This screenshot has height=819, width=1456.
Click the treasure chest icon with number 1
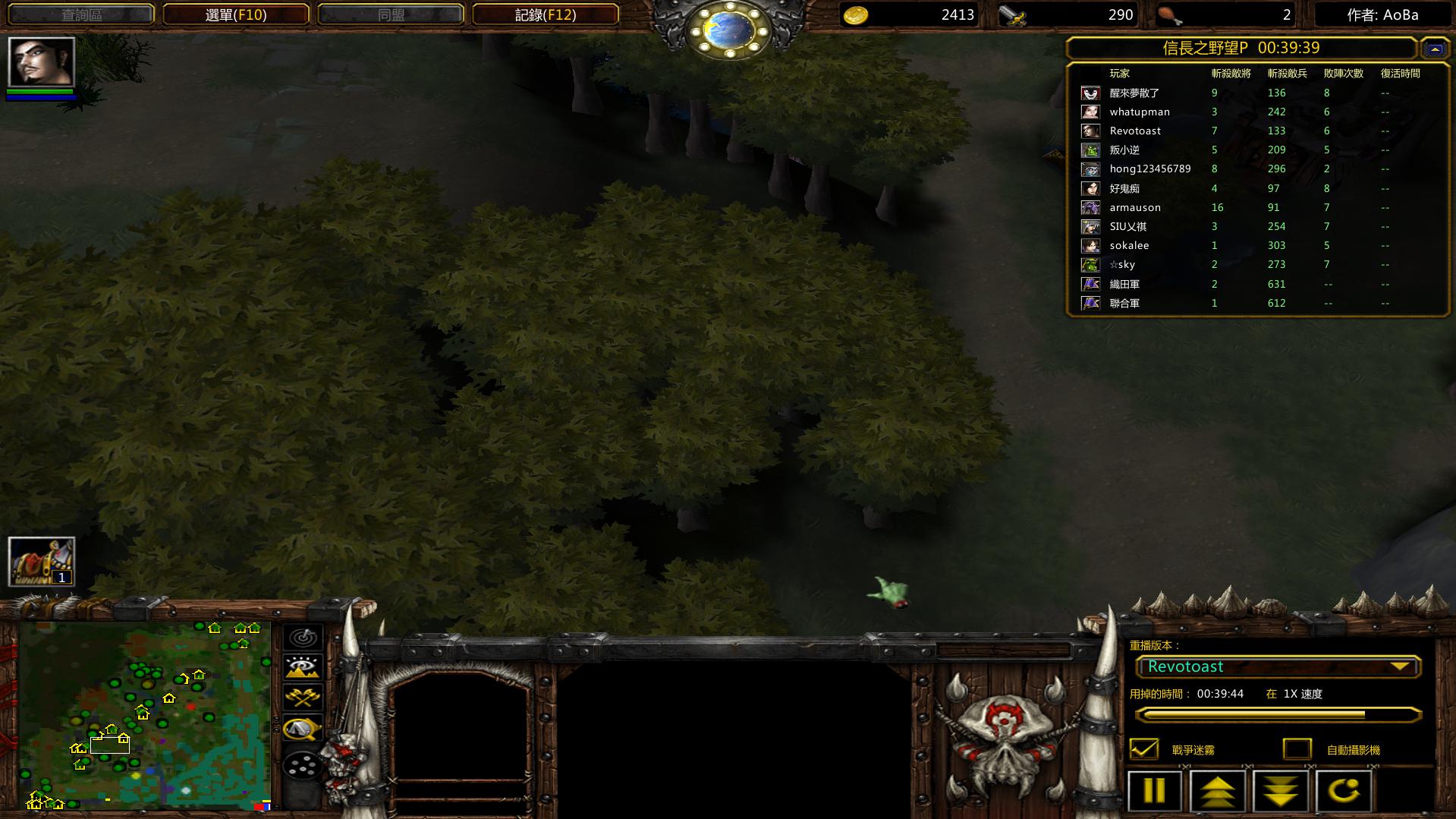42,562
